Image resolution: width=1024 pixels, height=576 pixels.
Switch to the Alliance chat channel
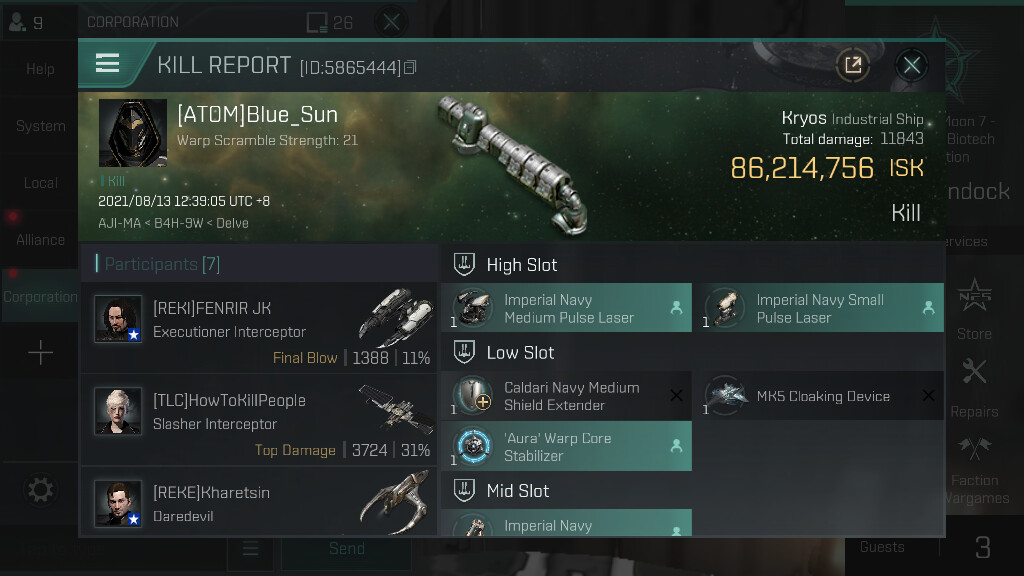click(40, 240)
